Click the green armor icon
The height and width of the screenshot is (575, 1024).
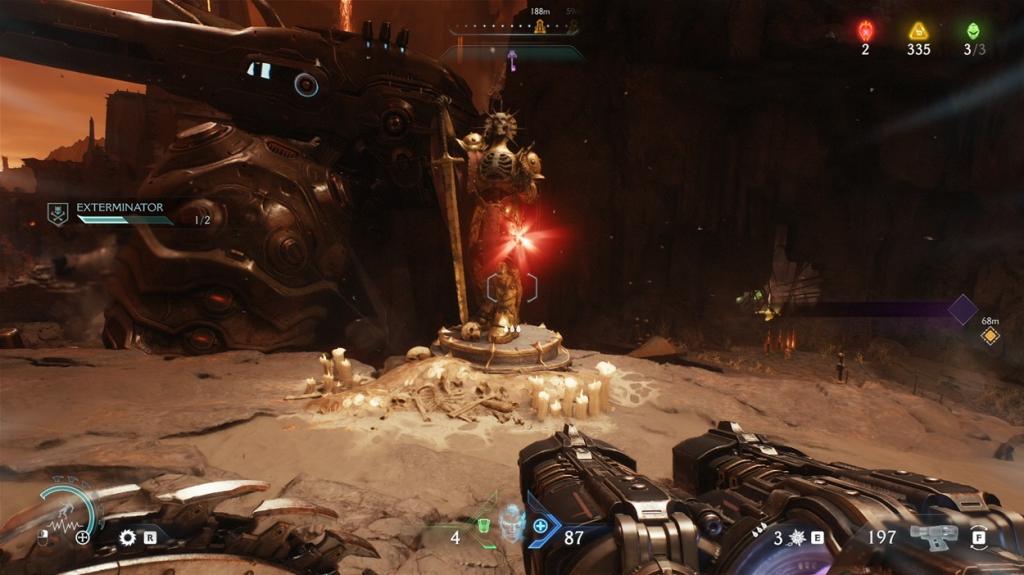tap(483, 524)
